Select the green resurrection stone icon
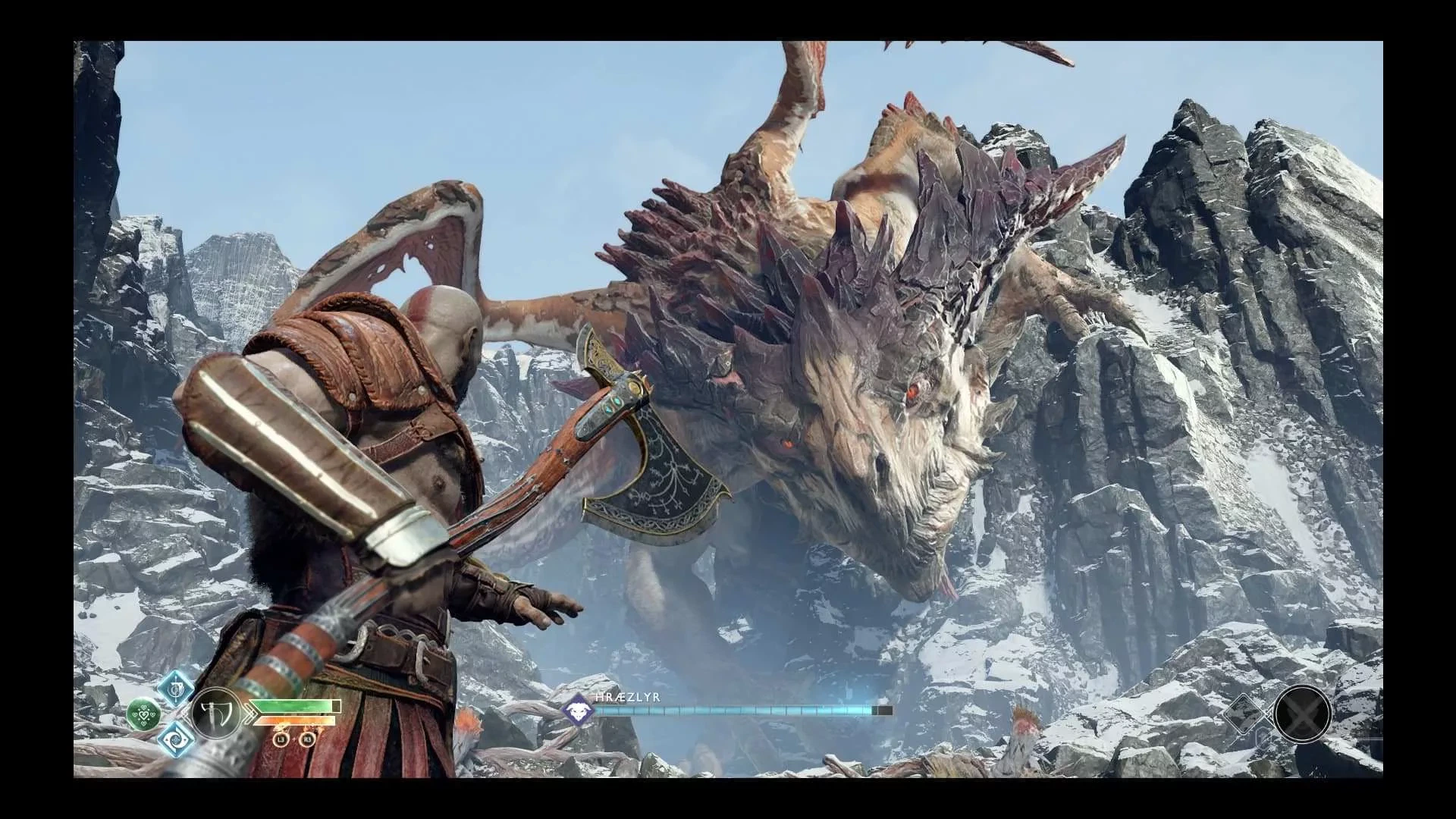 144,714
